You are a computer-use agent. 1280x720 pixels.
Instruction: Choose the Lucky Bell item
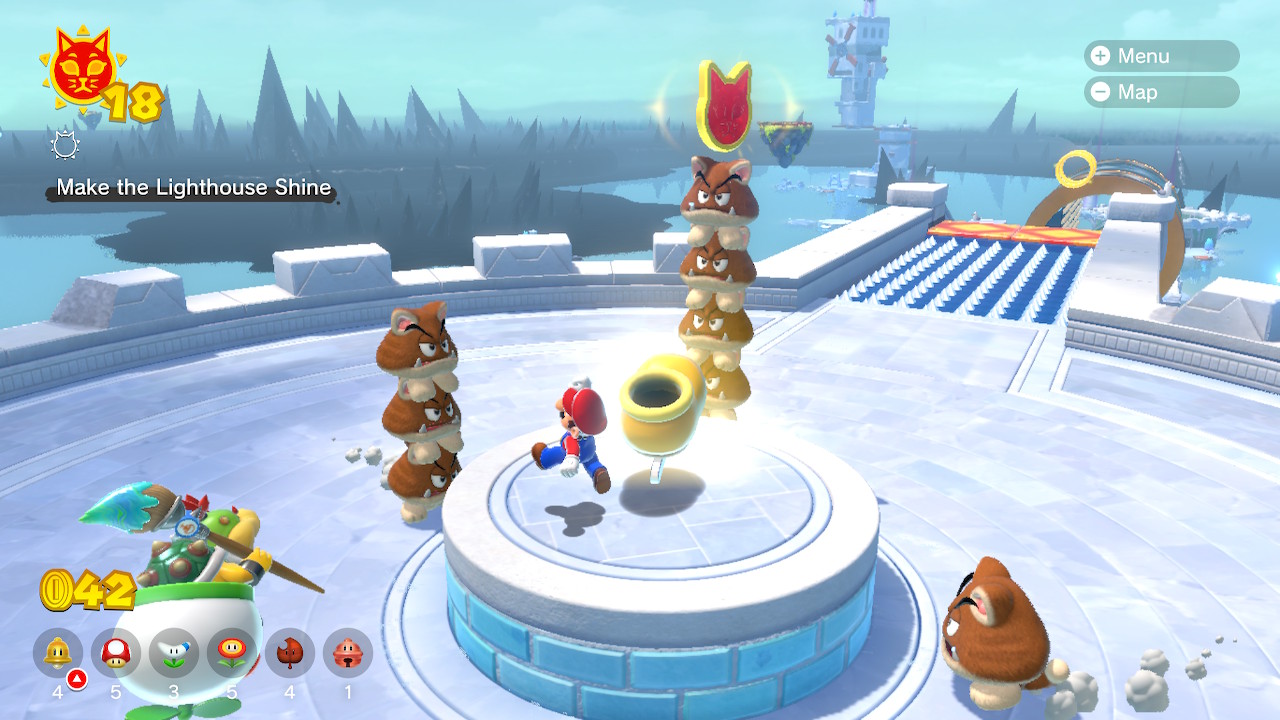tap(348, 653)
